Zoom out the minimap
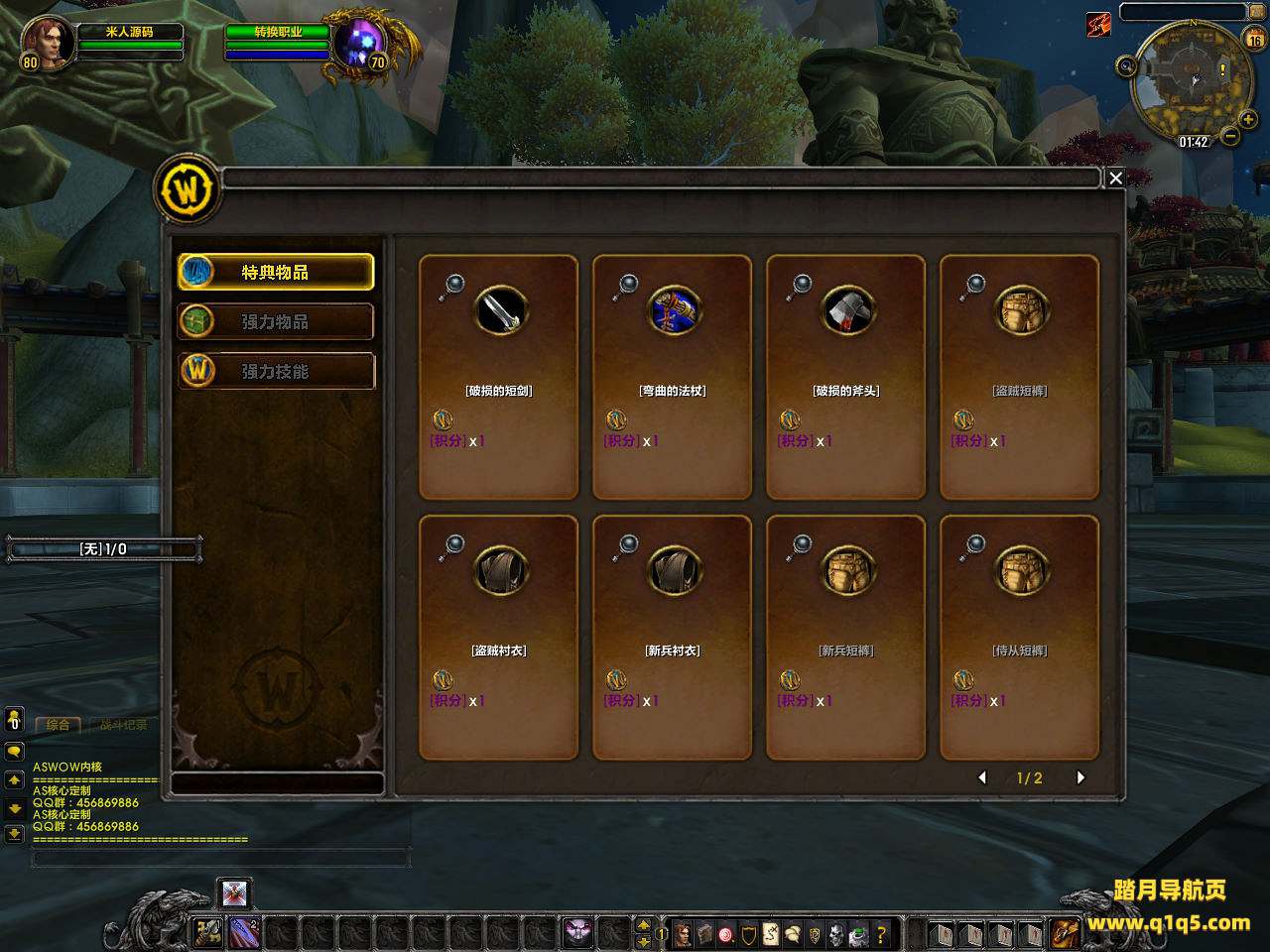Screen dimensions: 1270x952 [x=1230, y=135]
